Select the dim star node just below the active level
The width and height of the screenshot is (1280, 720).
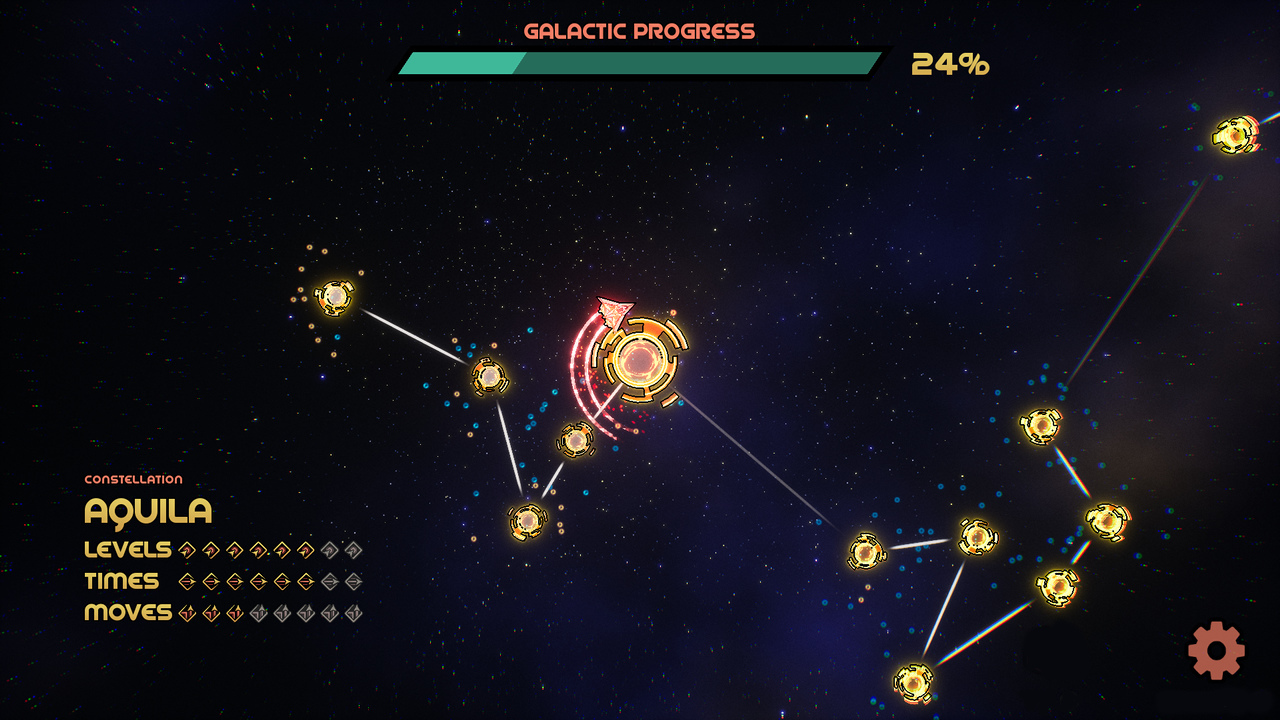575,440
